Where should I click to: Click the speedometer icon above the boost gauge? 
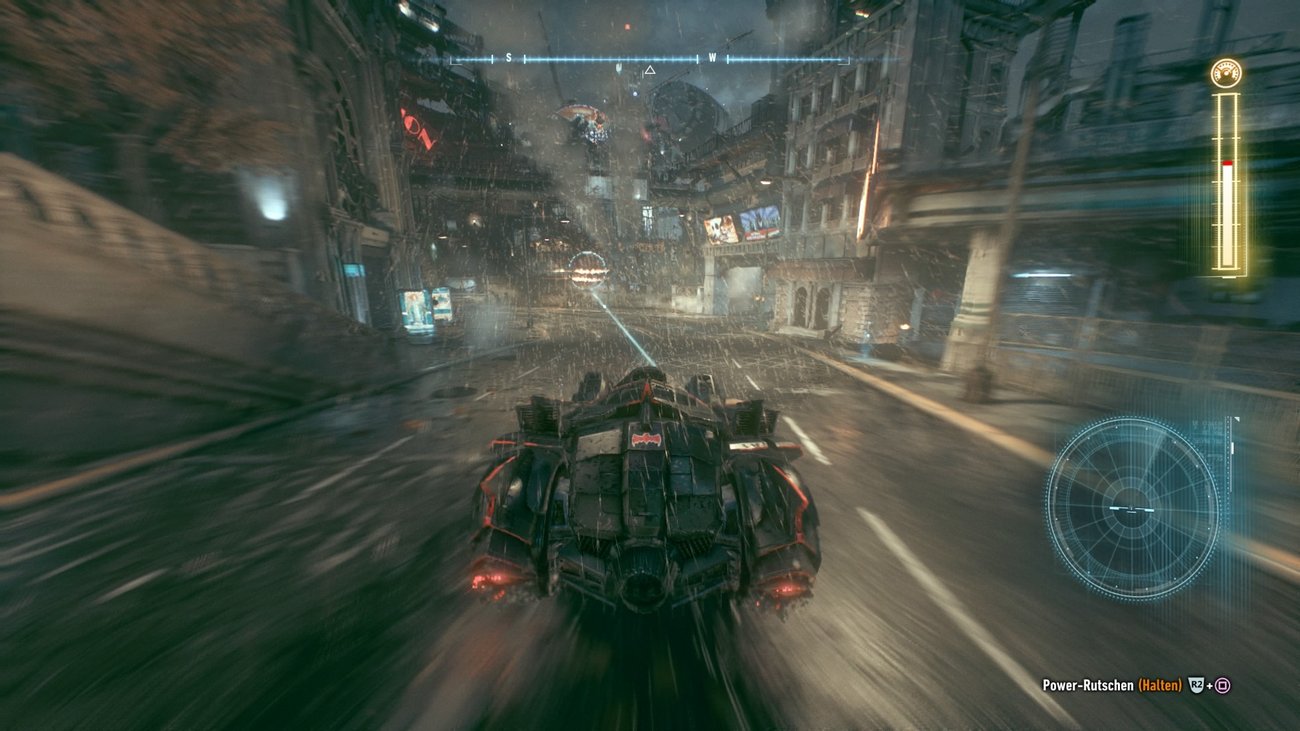pos(1226,70)
